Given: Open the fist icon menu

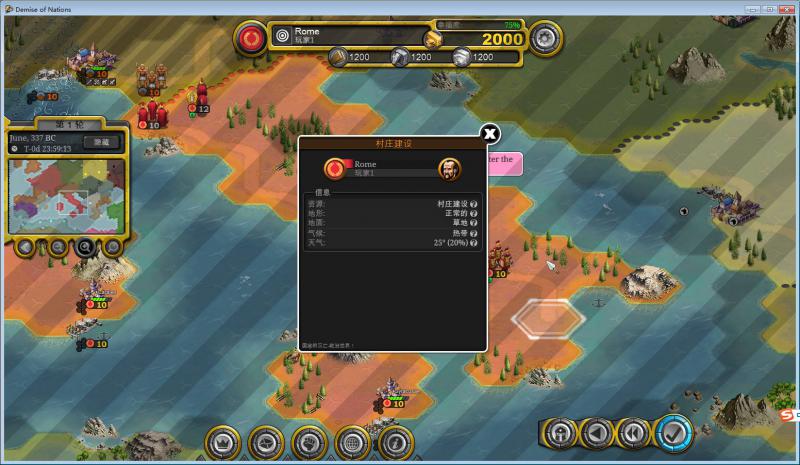Looking at the screenshot, I should click(x=309, y=441).
